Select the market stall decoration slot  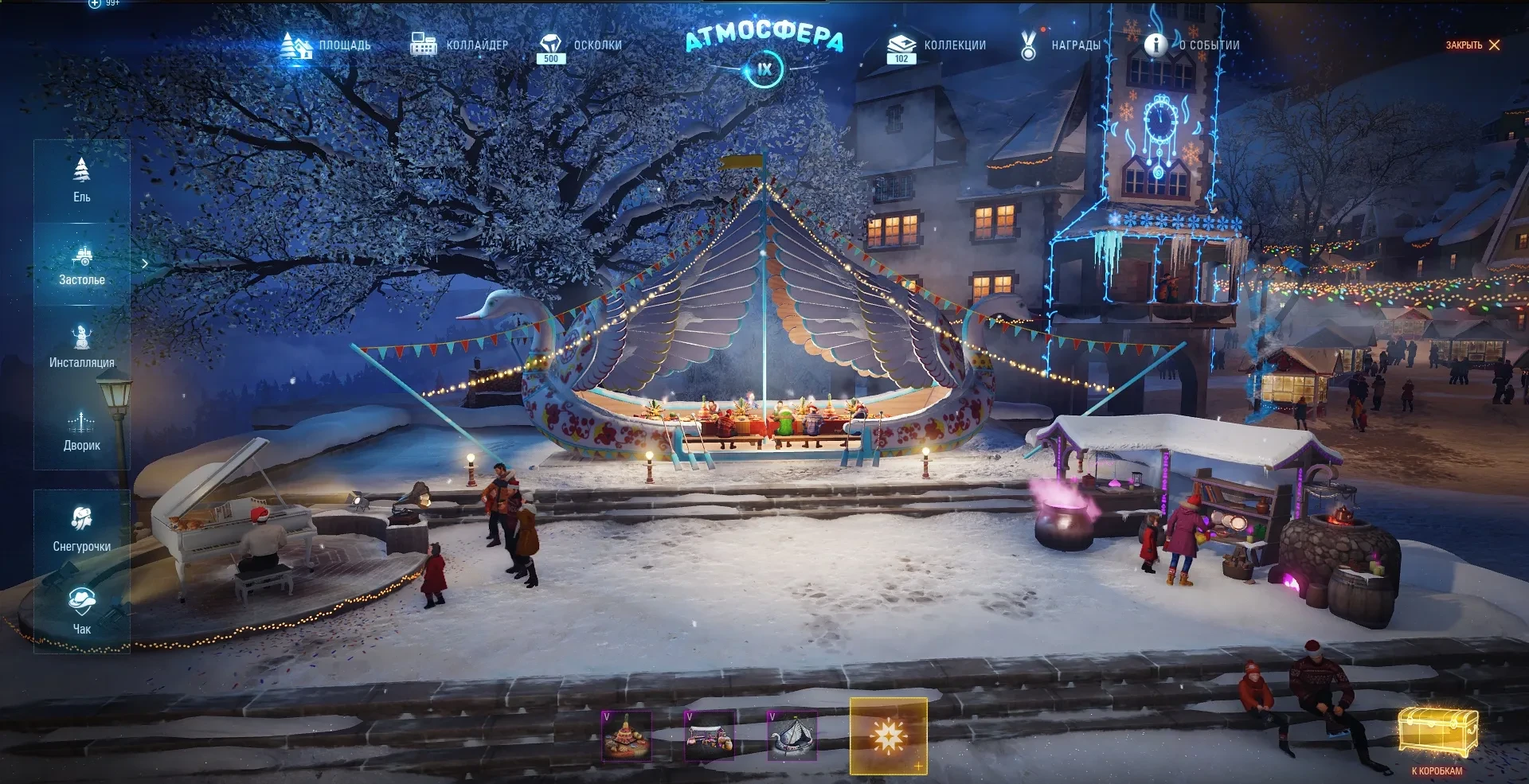[x=709, y=735]
